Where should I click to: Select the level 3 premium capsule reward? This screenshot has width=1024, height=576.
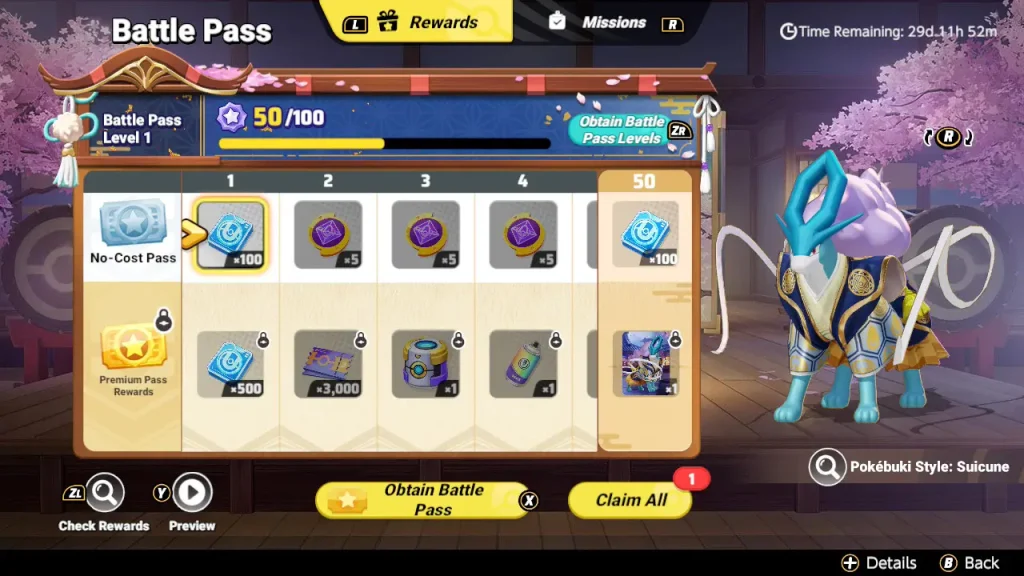click(425, 364)
